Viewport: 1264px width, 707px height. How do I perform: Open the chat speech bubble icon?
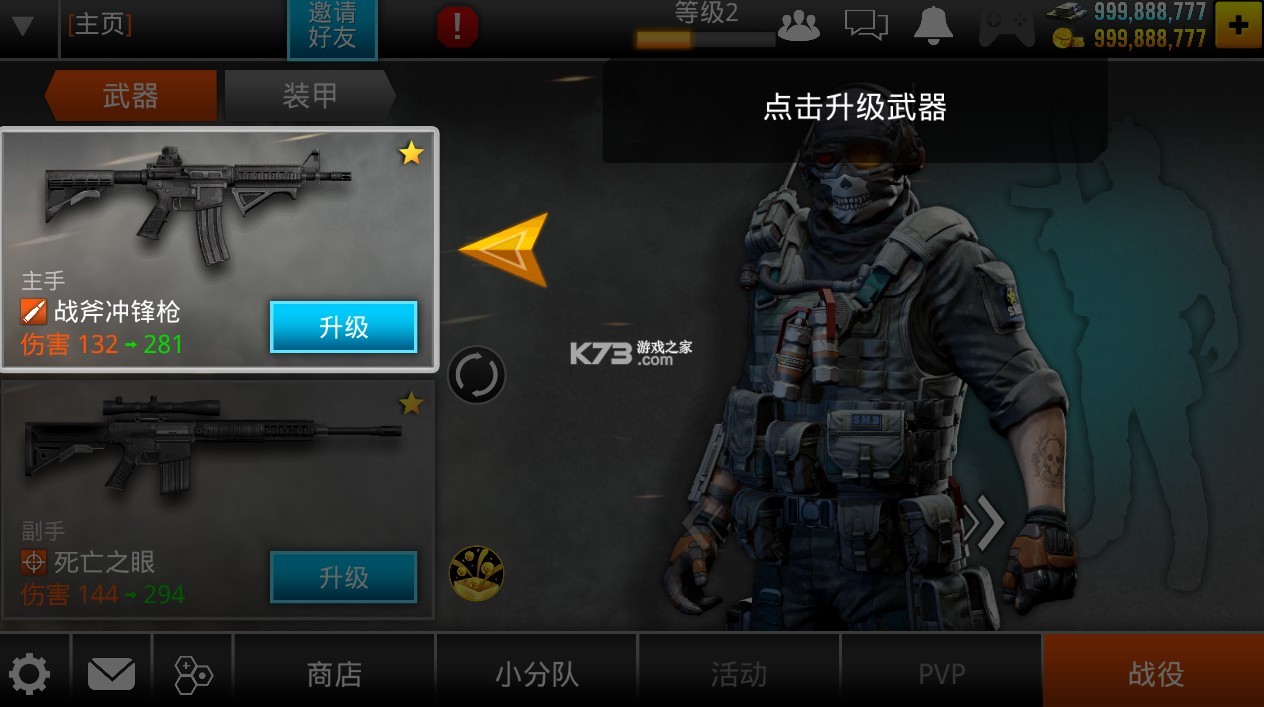(866, 26)
